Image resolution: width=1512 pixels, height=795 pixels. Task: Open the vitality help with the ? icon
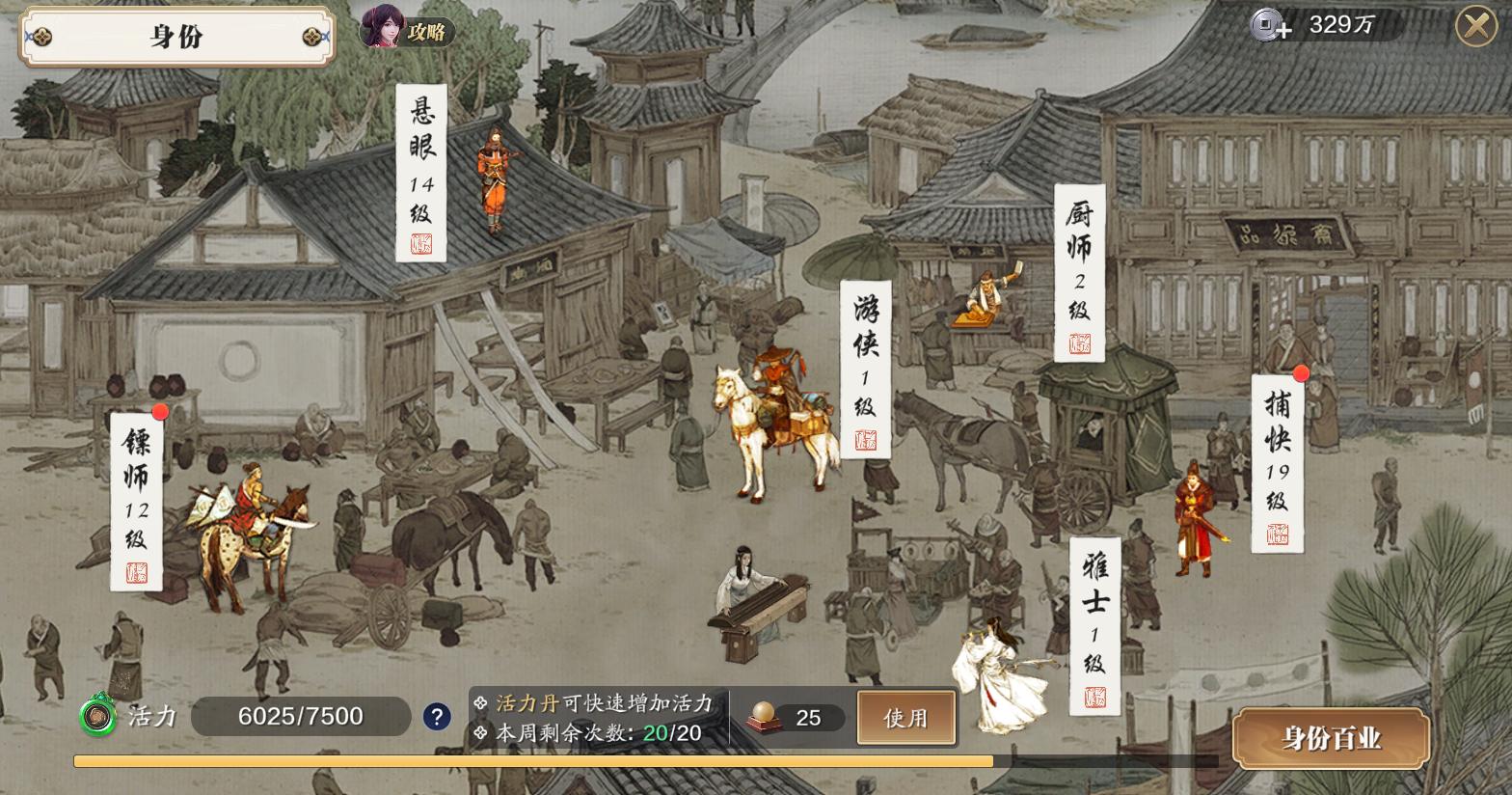pos(436,716)
